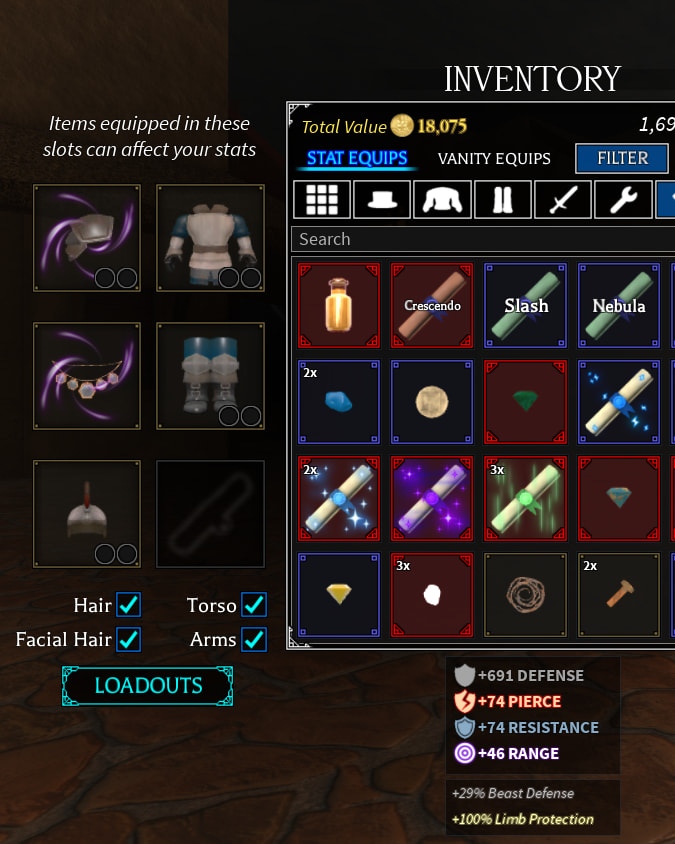
Task: Click the inventory Search field
Action: (x=480, y=239)
